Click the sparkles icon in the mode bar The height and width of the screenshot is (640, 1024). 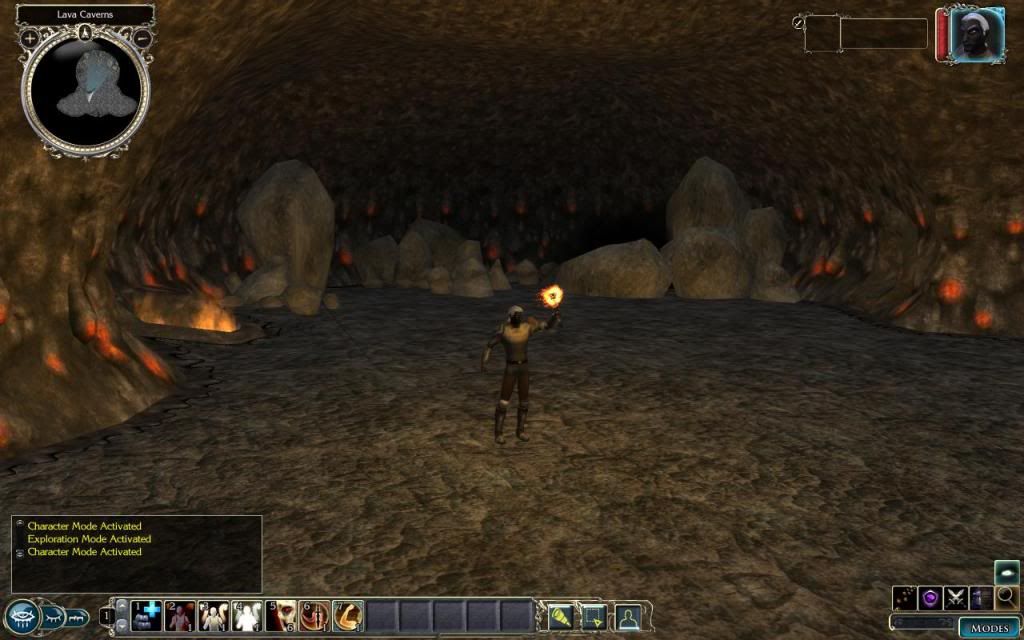coord(905,598)
